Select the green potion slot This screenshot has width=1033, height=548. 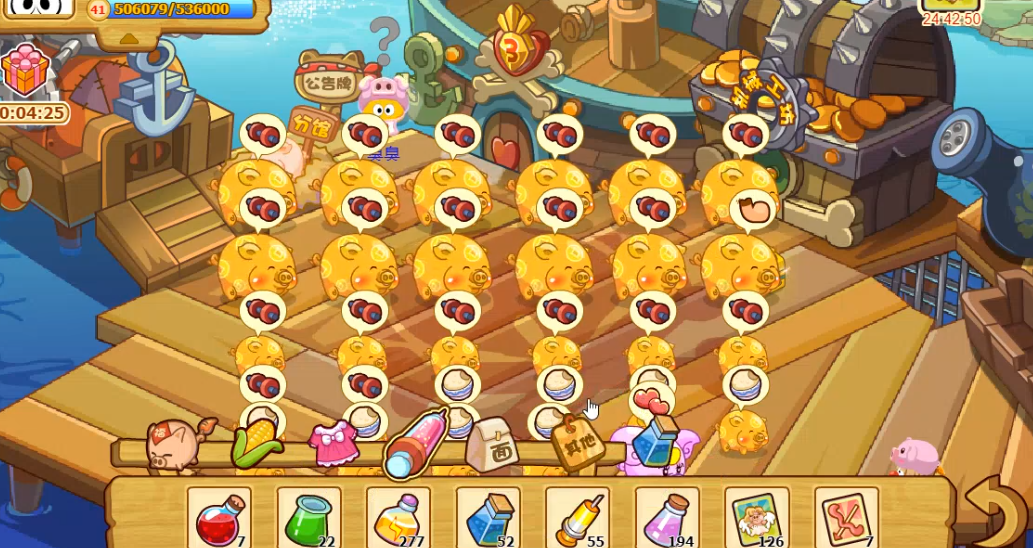click(308, 518)
